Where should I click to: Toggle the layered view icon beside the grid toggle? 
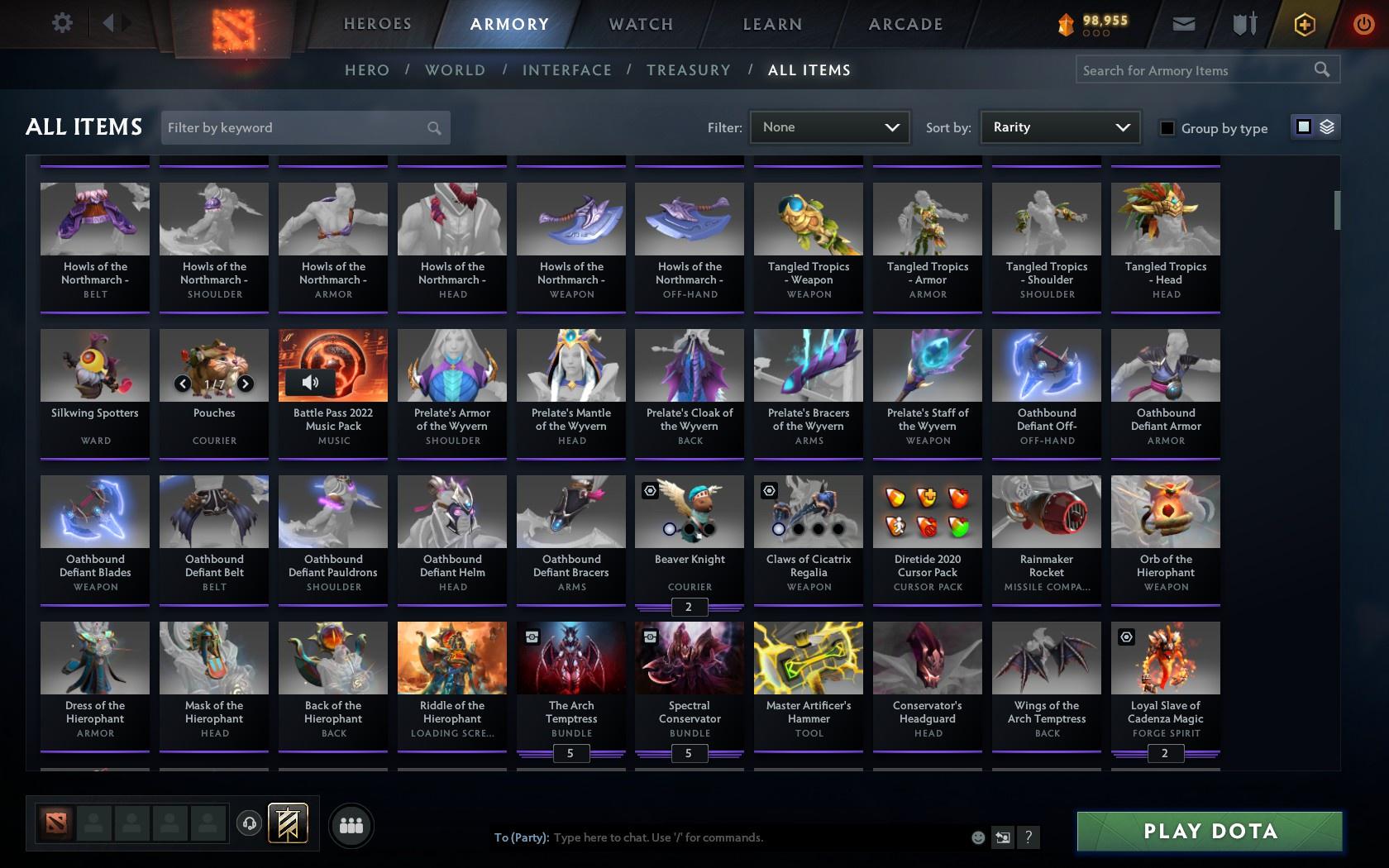(x=1327, y=127)
